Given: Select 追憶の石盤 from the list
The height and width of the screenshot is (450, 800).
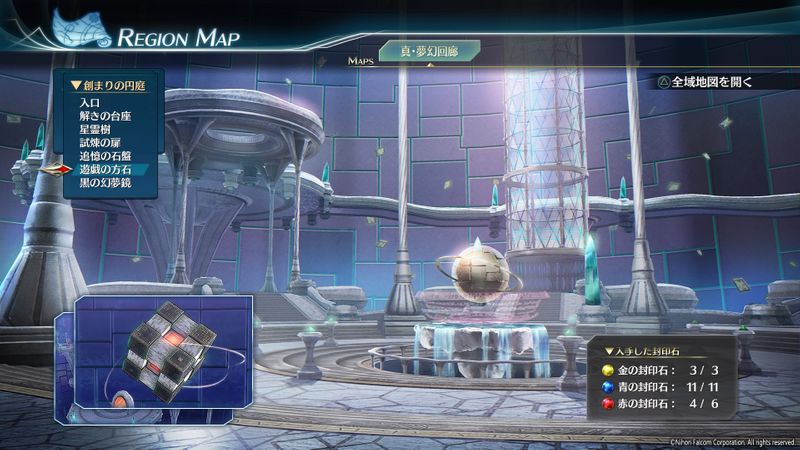Looking at the screenshot, I should pos(105,156).
